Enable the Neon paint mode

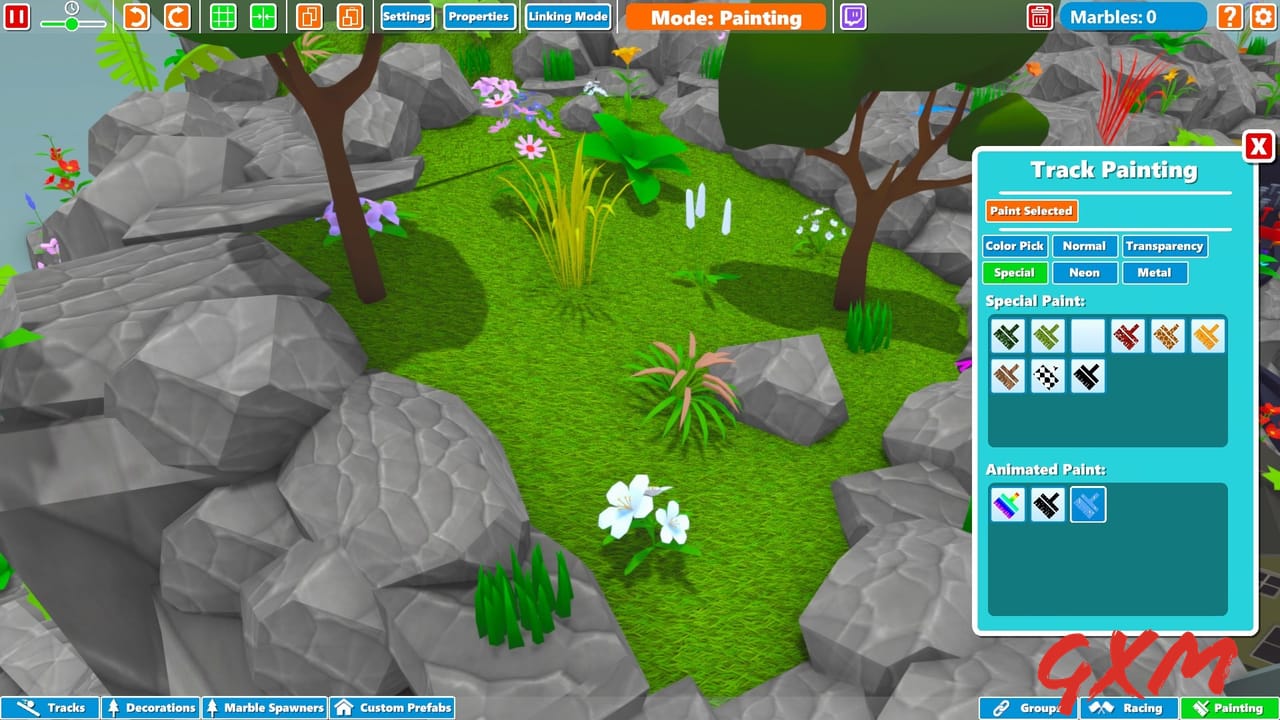[x=1085, y=272]
